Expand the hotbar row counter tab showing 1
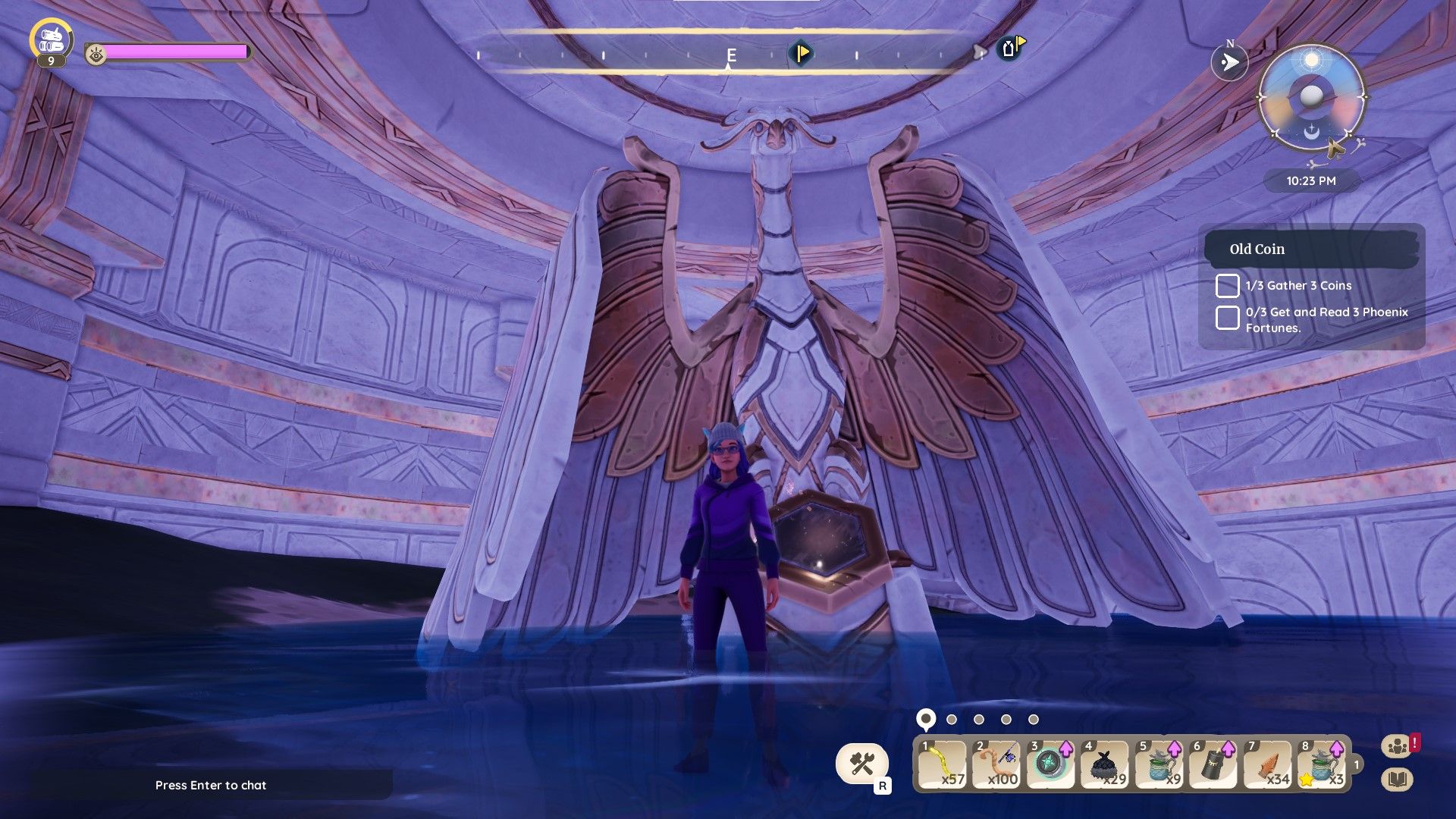 click(x=1356, y=766)
